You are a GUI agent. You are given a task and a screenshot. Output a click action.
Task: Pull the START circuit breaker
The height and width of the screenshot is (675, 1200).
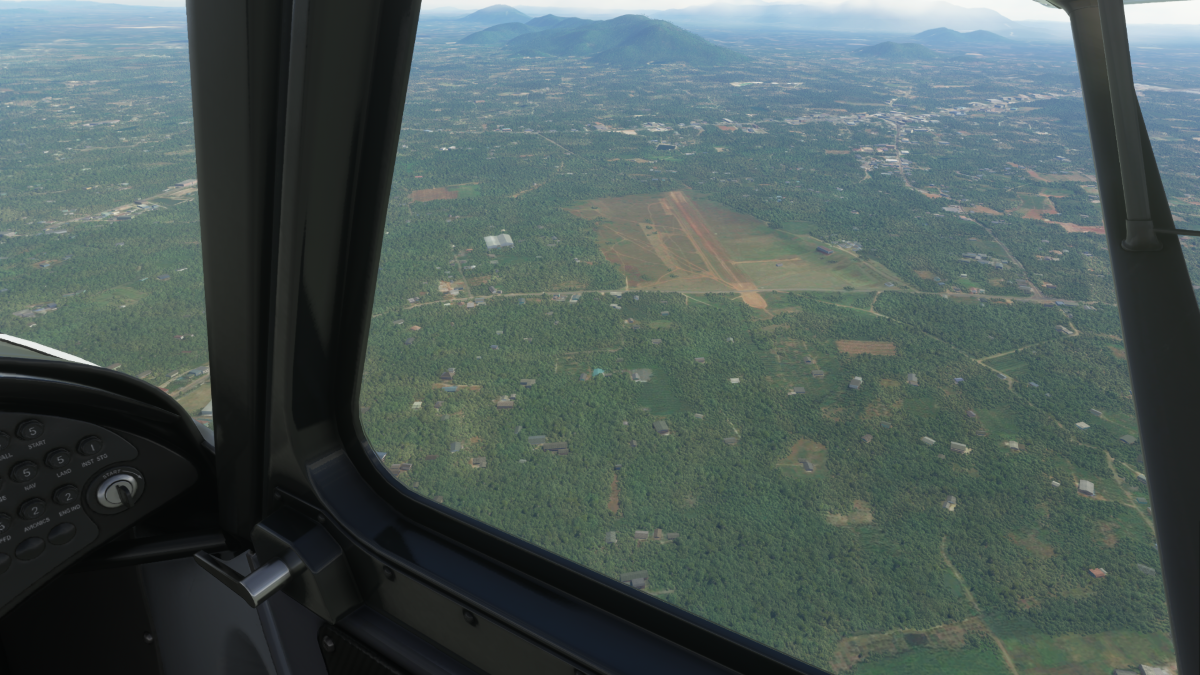pos(30,430)
